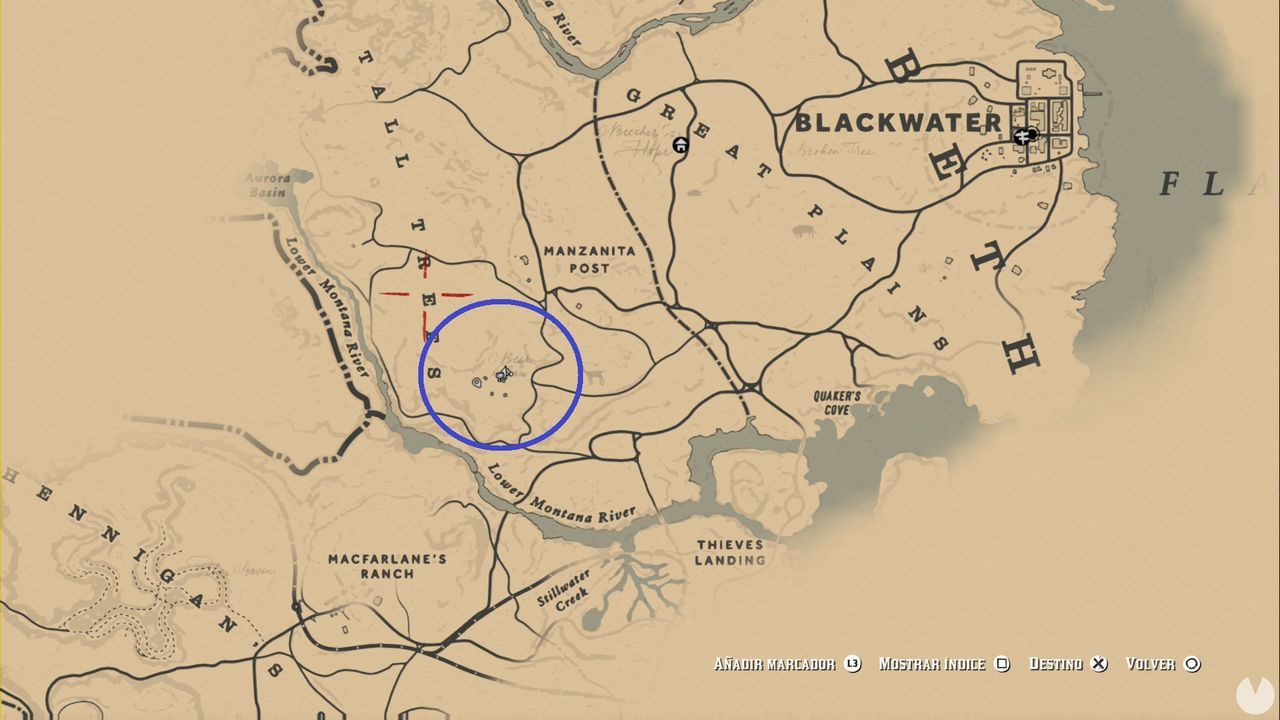Select the small dot marker below the waypoint pin
The image size is (1280, 720).
tap(491, 393)
